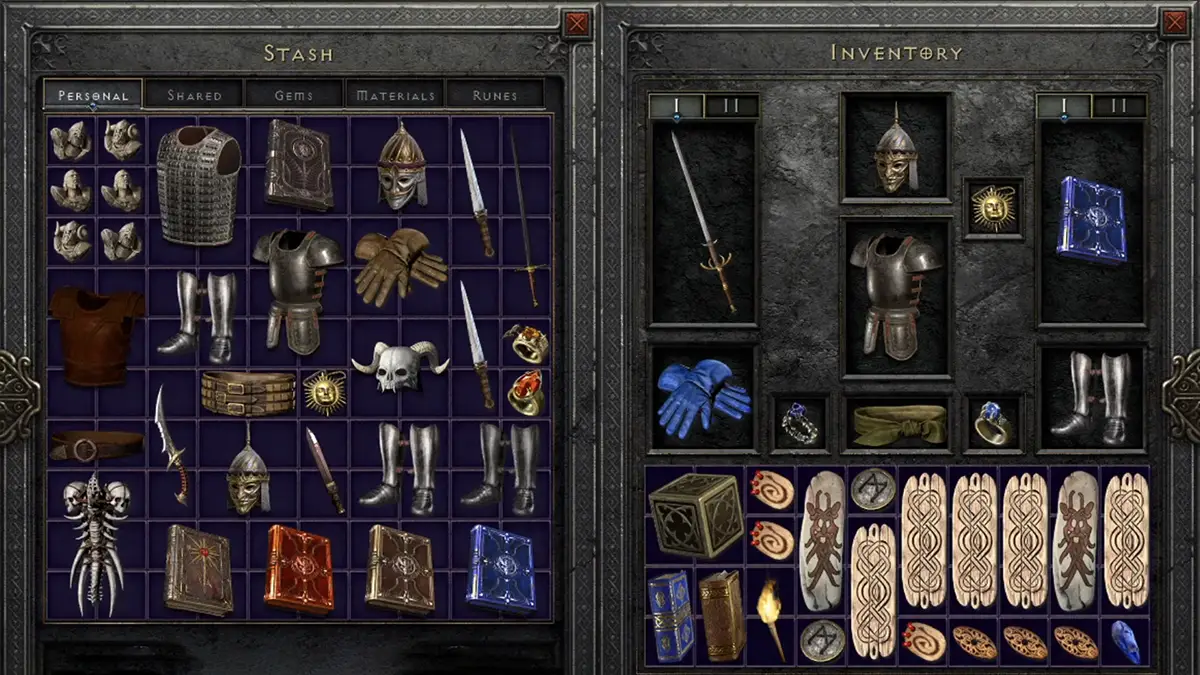This screenshot has height=675, width=1200.
Task: Select the equipped boots slot
Action: pos(1091,397)
